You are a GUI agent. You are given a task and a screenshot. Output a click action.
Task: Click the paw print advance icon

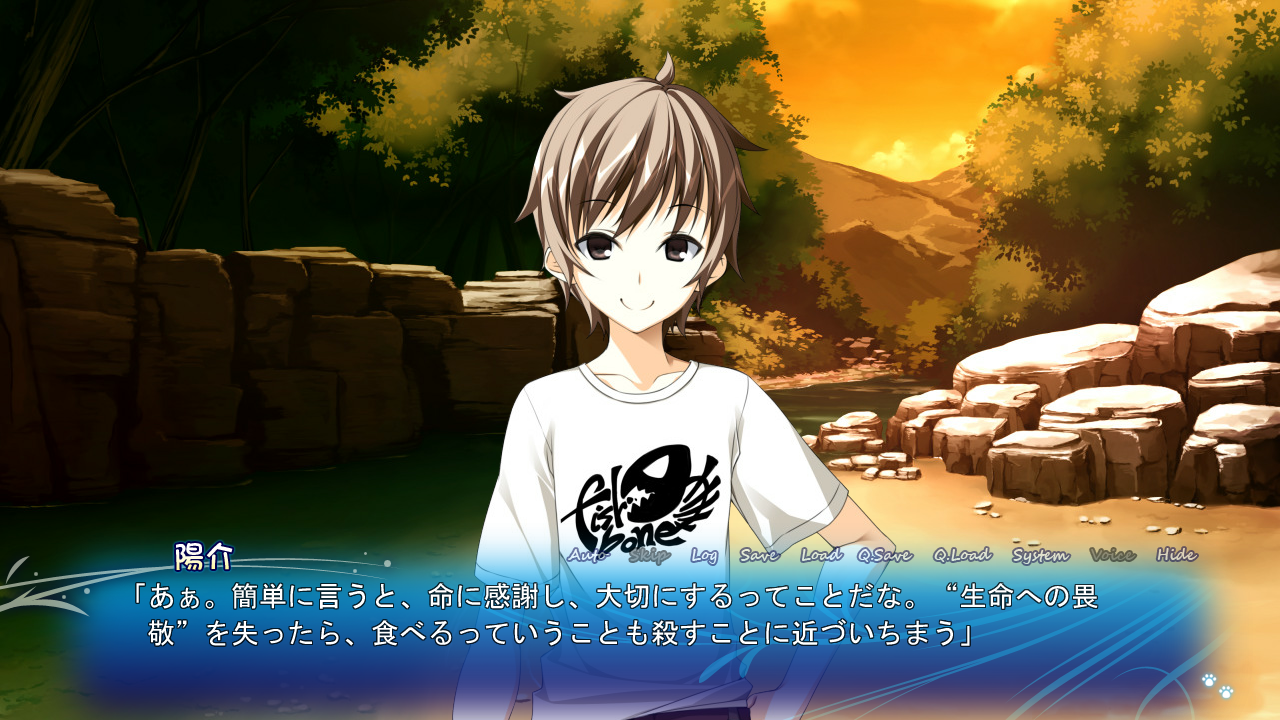(1217, 685)
